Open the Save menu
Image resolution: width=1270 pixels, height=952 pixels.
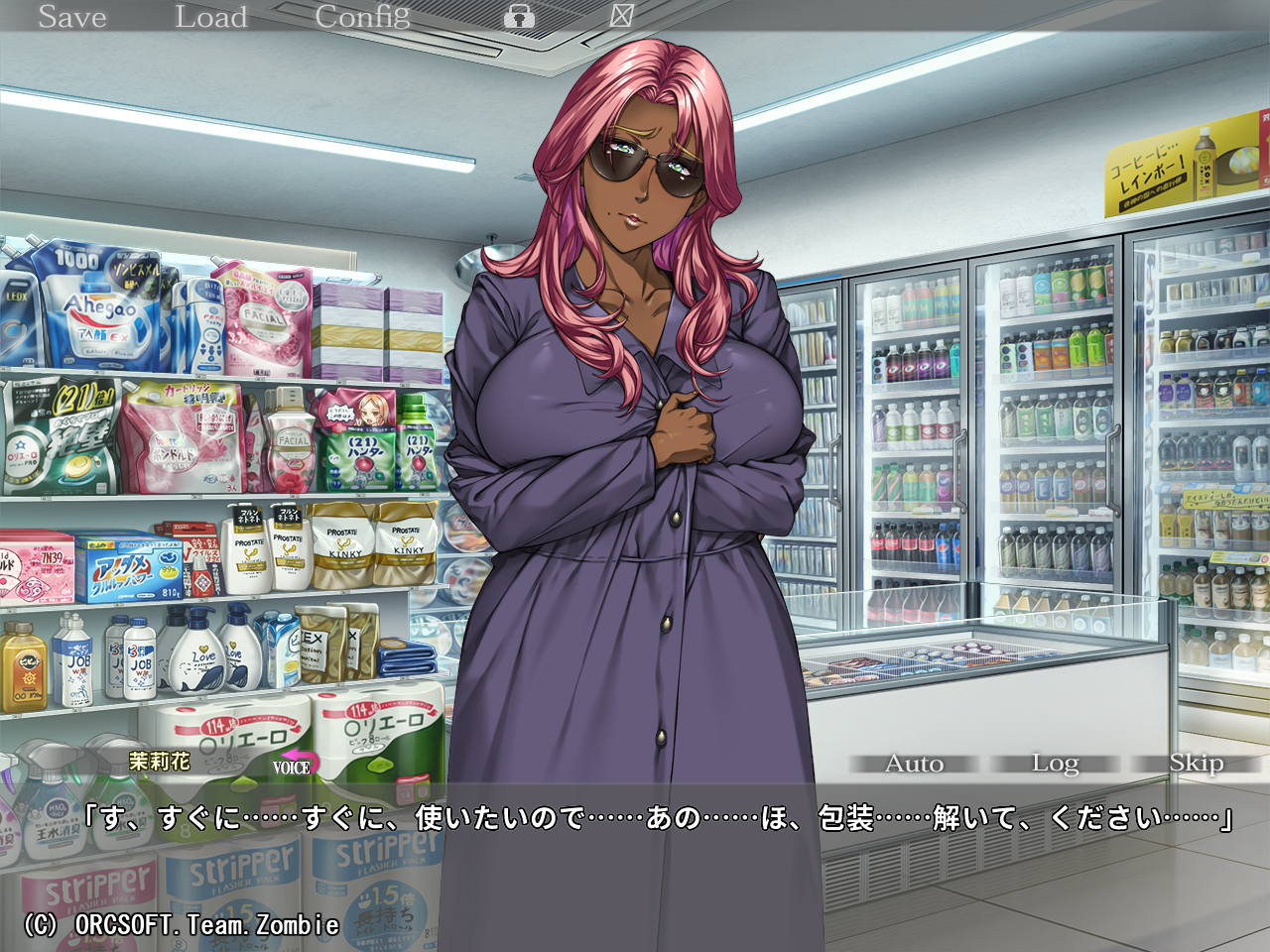pos(72,17)
